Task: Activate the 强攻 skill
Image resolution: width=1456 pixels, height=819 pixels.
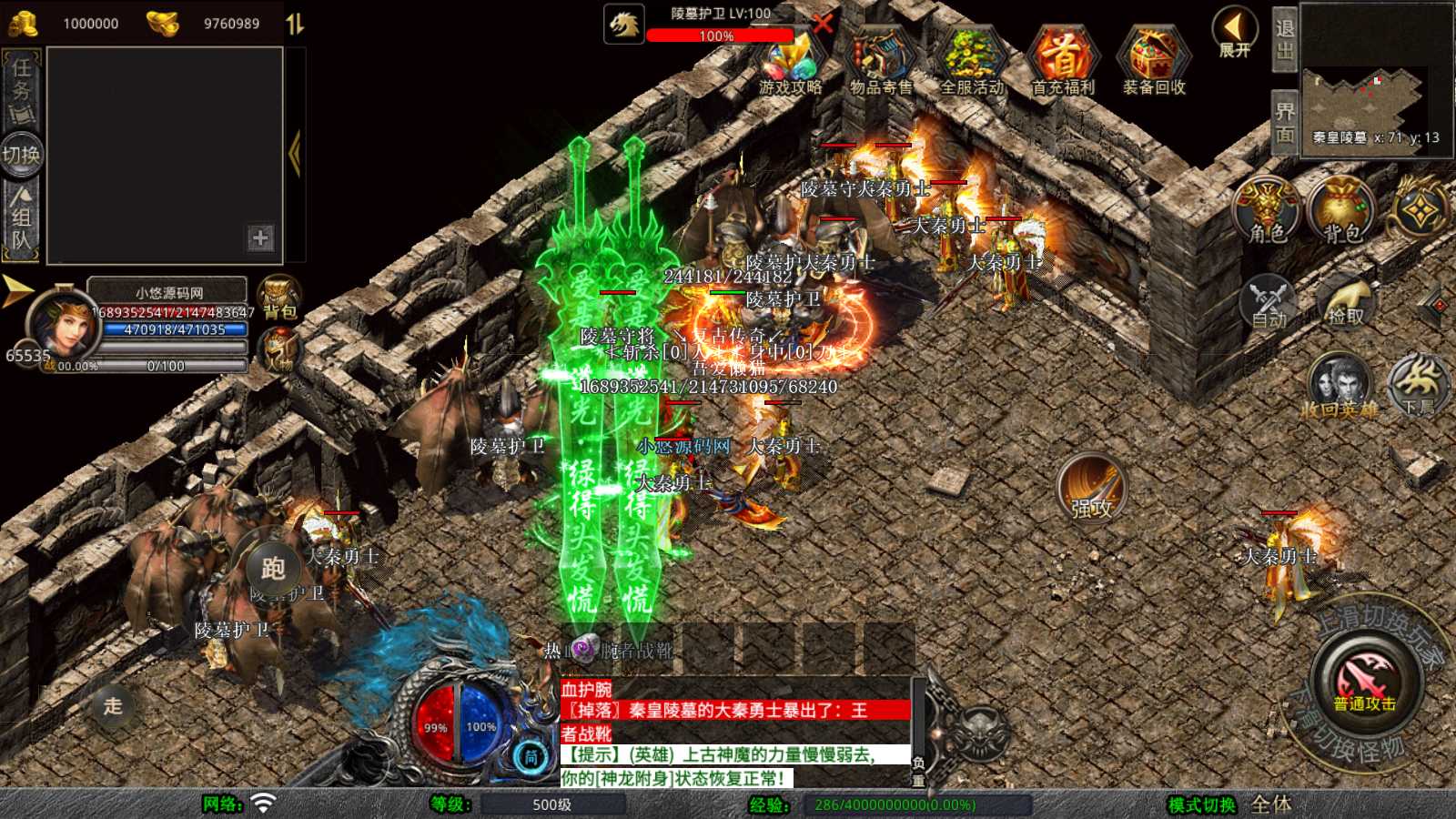Action: tap(1091, 489)
